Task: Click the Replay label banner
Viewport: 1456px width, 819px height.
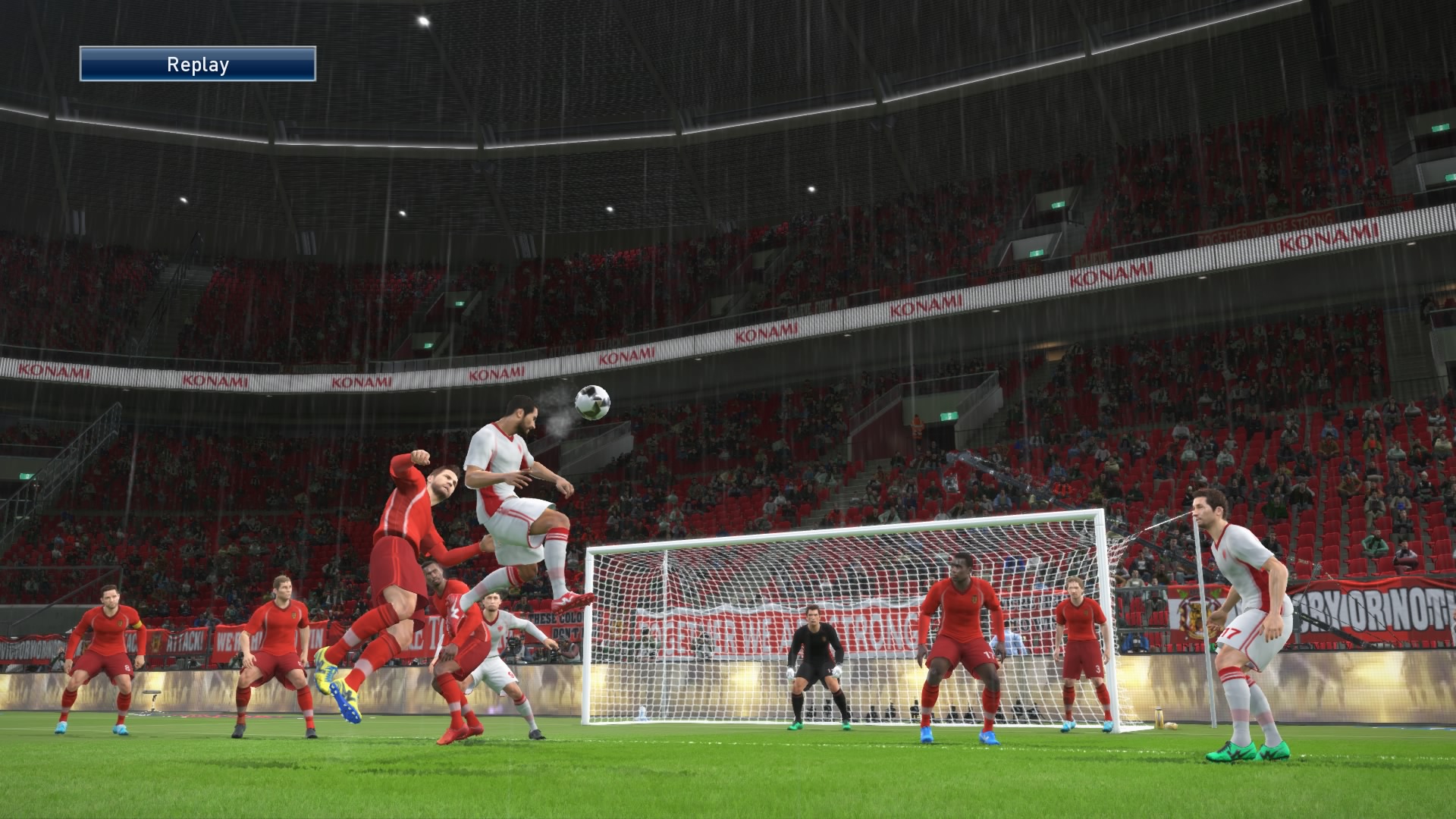Action: (198, 64)
